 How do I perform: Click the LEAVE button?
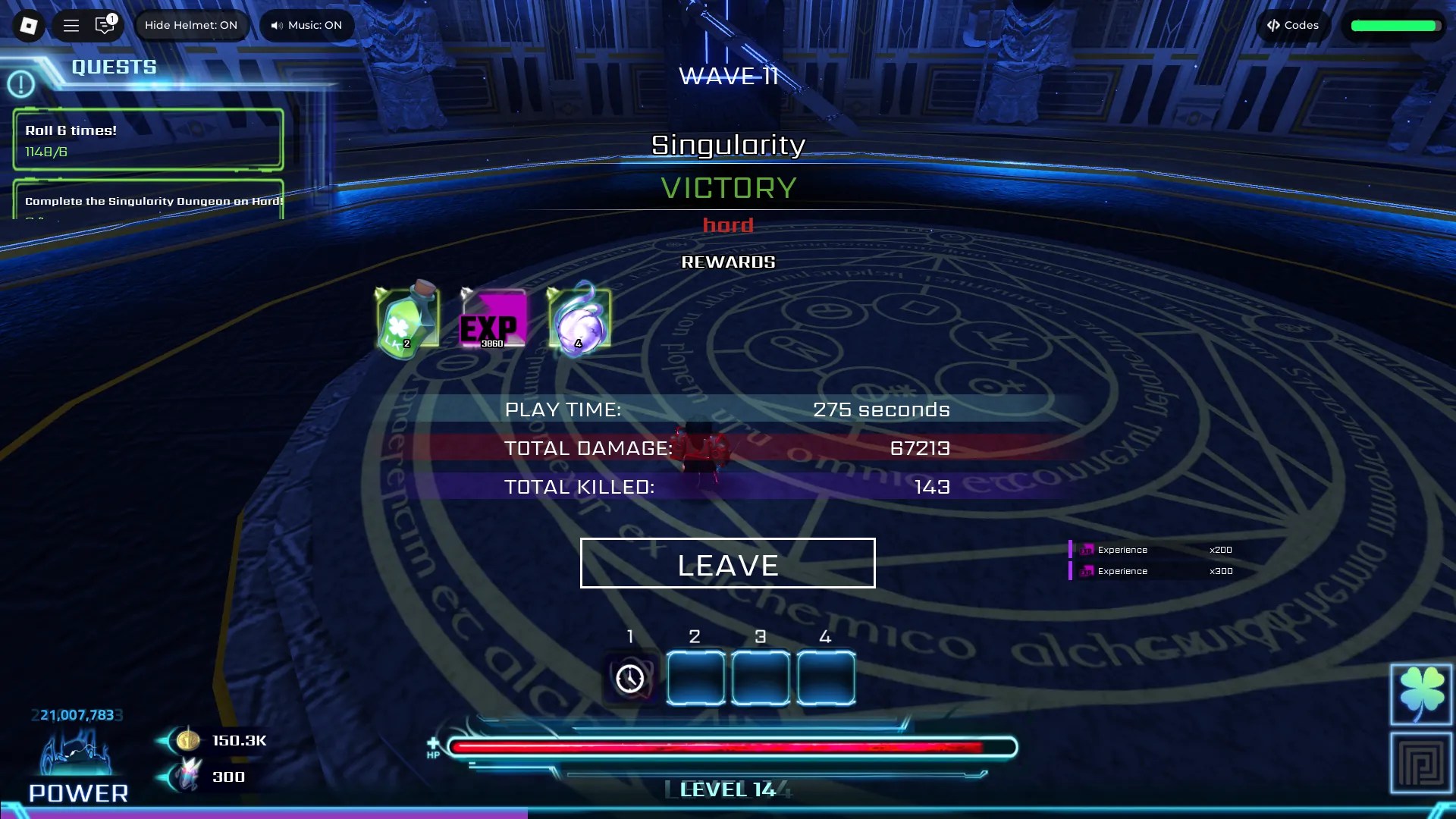727,563
